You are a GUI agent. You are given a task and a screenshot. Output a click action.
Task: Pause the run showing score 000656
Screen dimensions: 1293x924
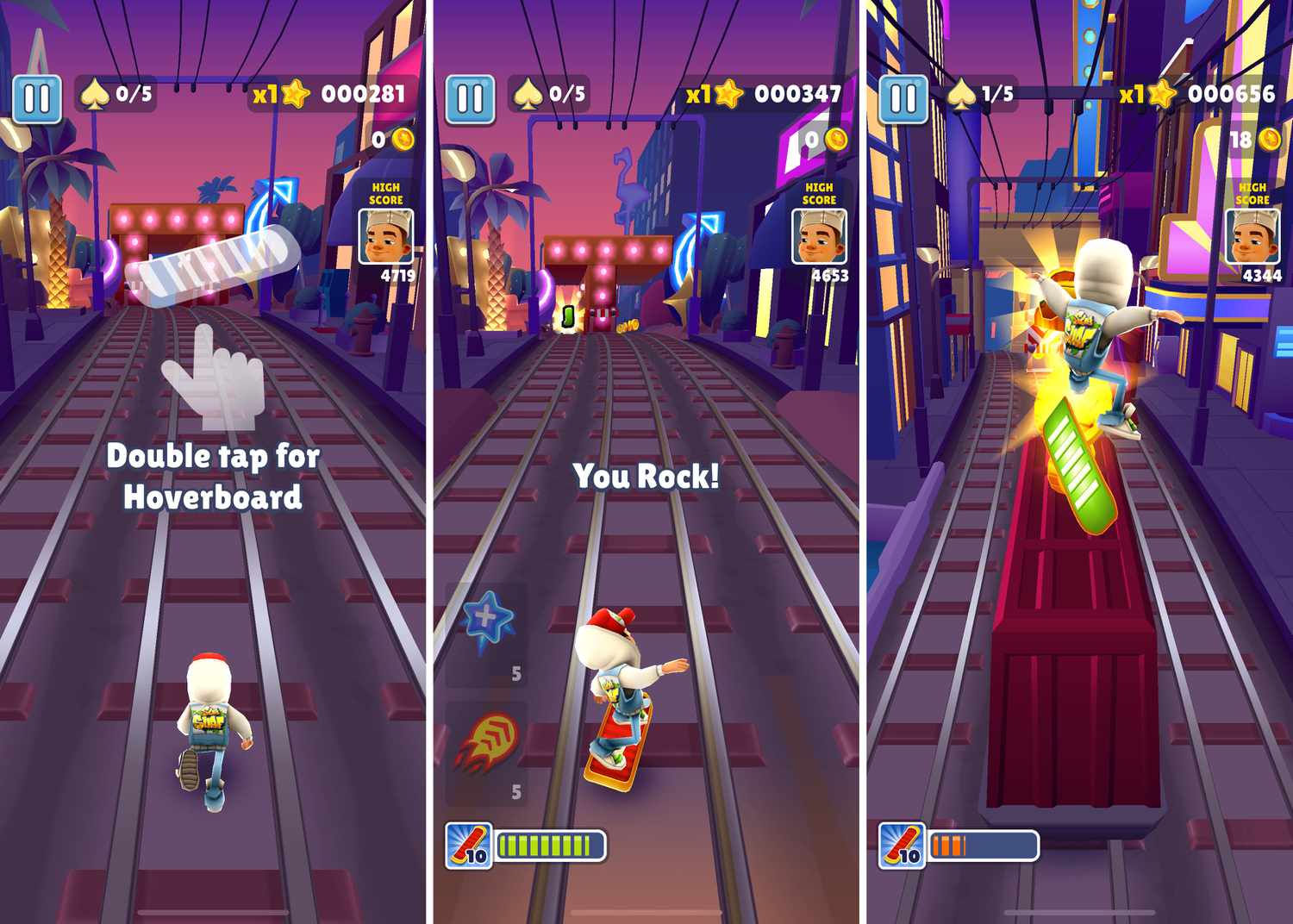pos(903,99)
